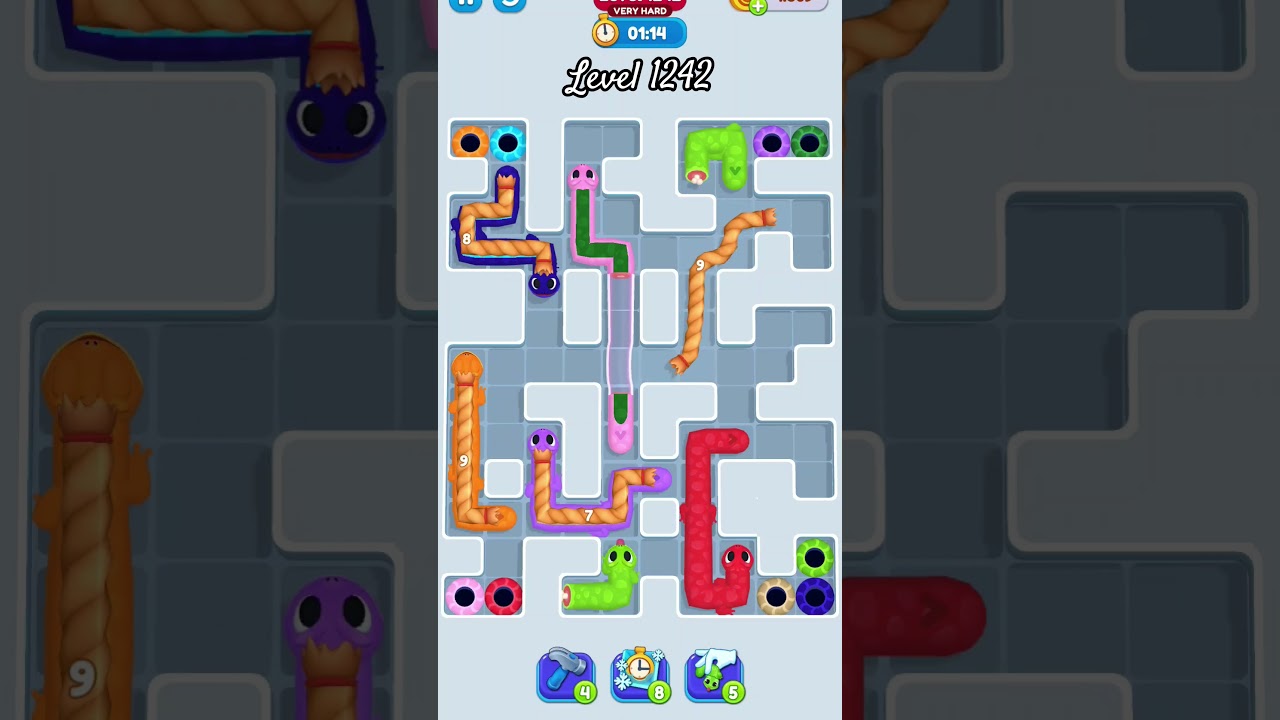Image resolution: width=1280 pixels, height=720 pixels.
Task: Tap the timer showing 01:14
Action: pyautogui.click(x=649, y=31)
